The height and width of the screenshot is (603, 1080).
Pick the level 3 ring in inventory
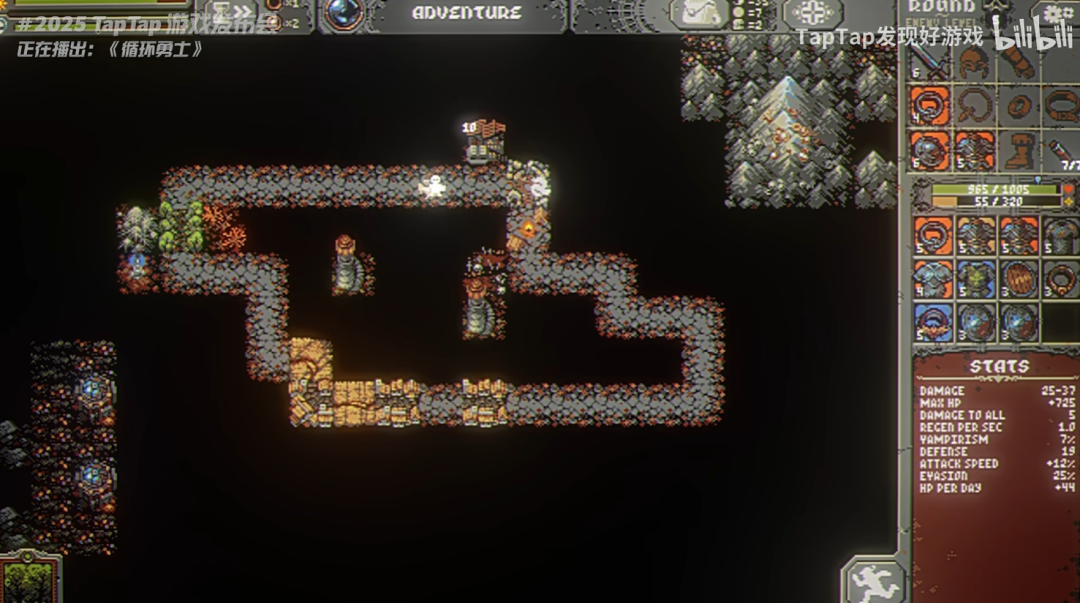(1061, 280)
